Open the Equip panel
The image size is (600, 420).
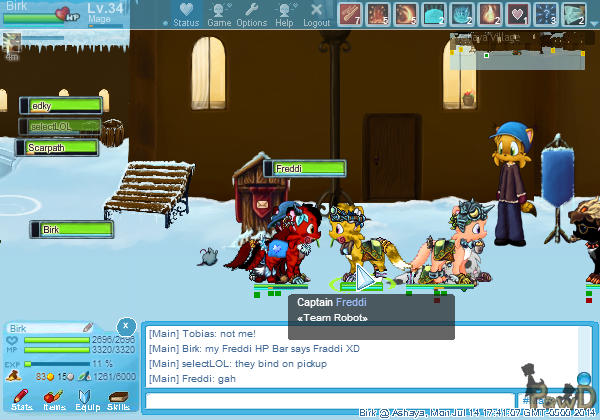click(x=86, y=399)
